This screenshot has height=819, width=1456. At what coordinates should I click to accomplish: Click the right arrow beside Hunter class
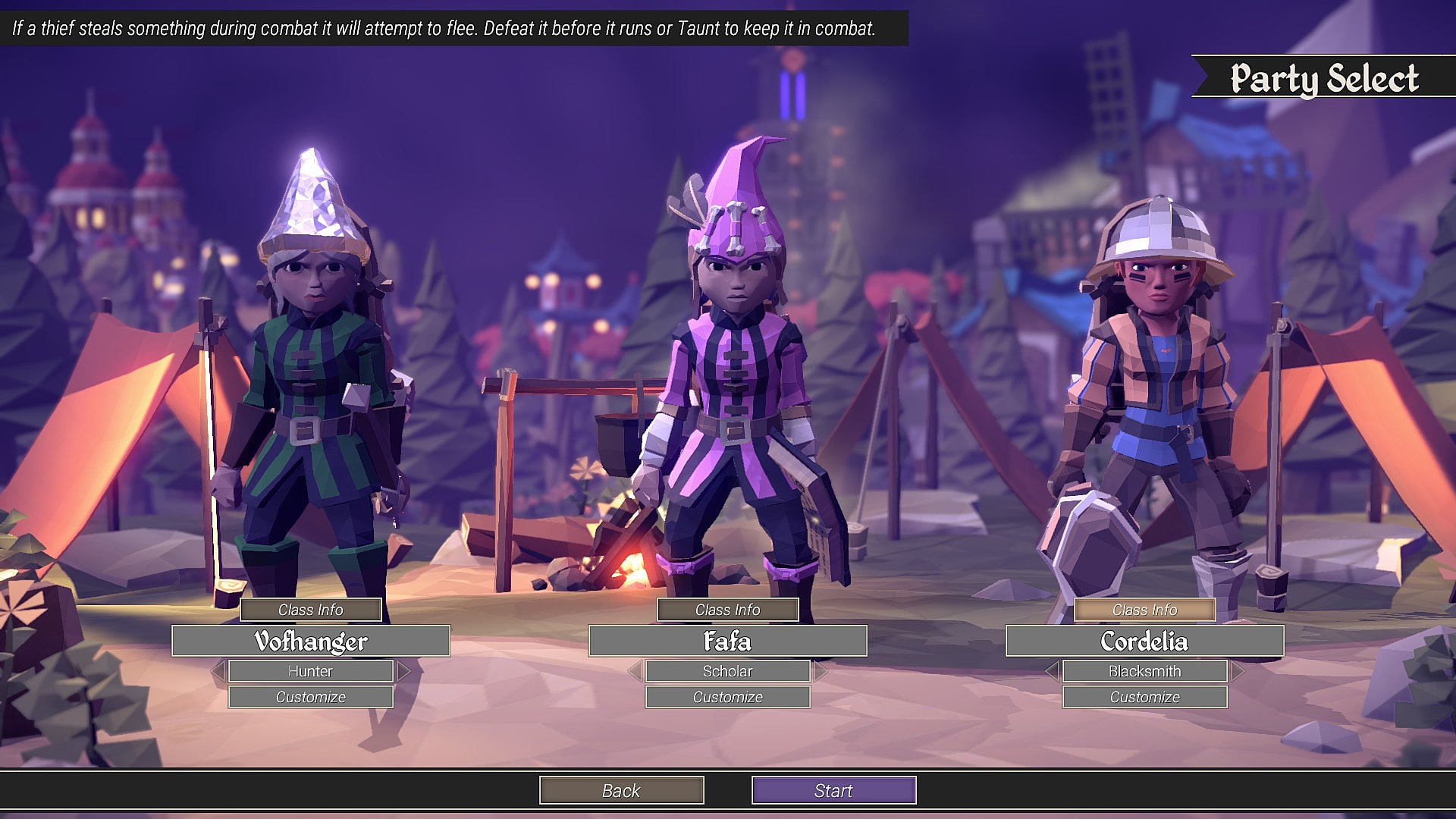tap(403, 671)
